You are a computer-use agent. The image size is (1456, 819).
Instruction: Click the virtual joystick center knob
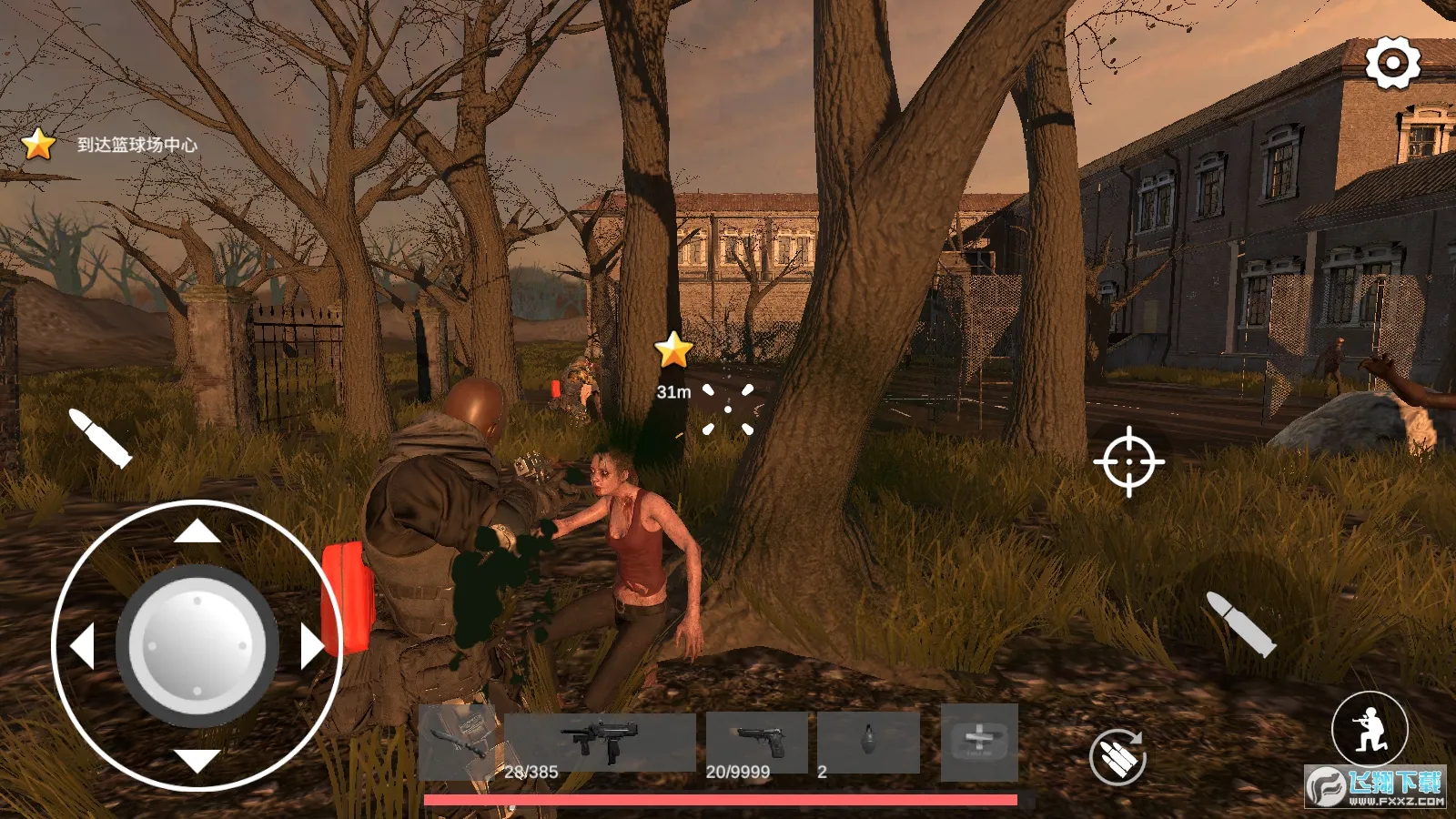coord(197,646)
